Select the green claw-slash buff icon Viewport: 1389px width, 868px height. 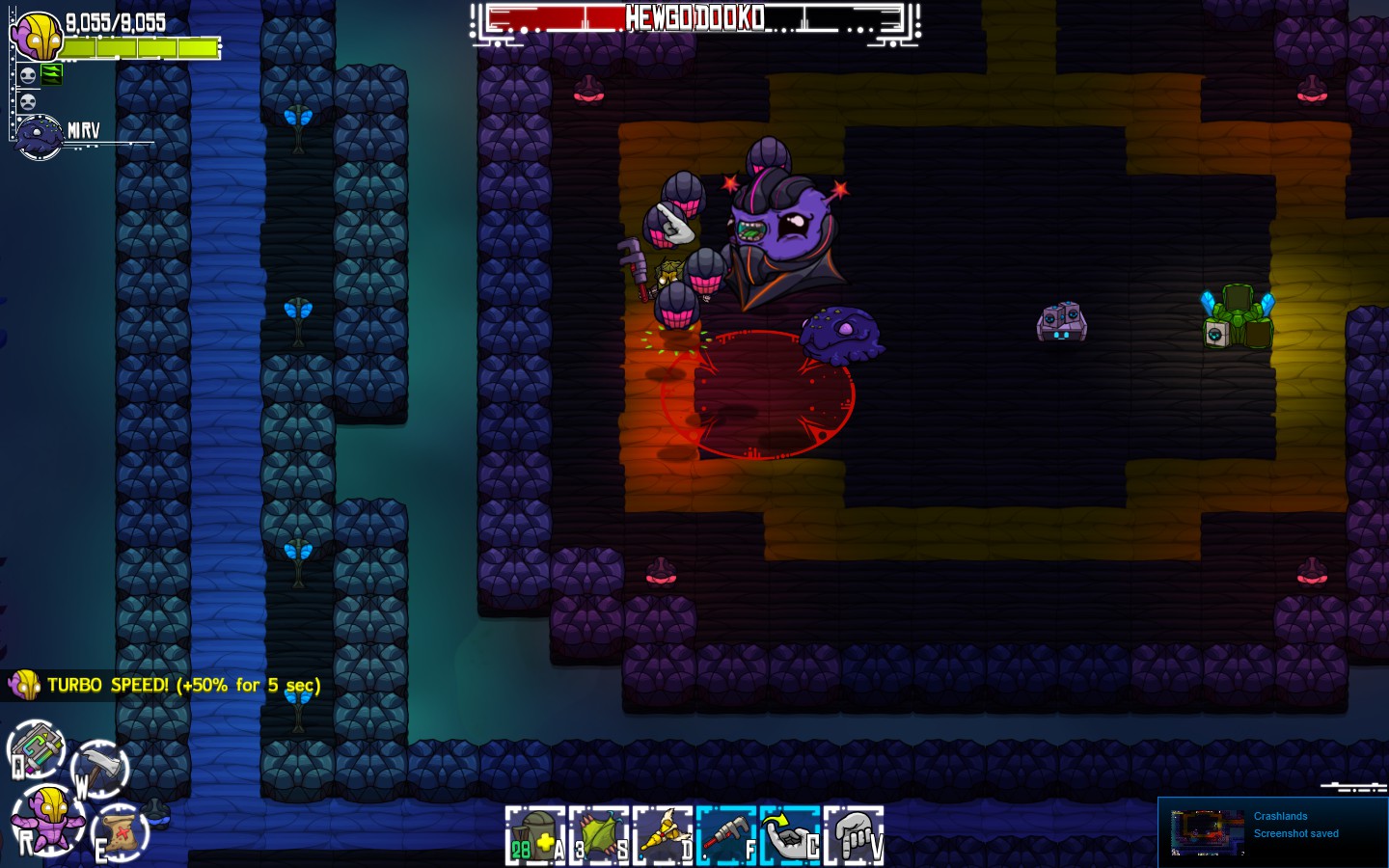(51, 74)
